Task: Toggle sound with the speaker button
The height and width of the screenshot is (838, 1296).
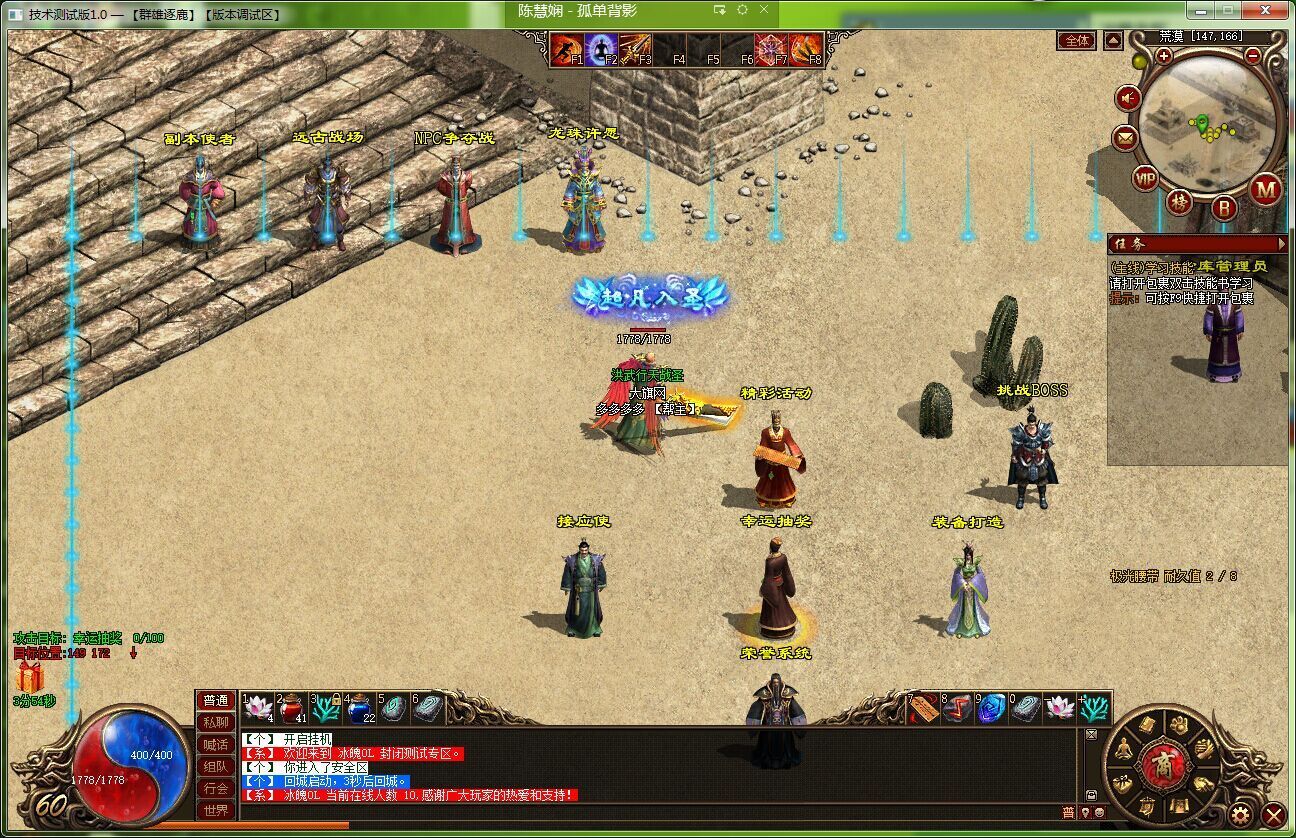Action: coord(1129,98)
